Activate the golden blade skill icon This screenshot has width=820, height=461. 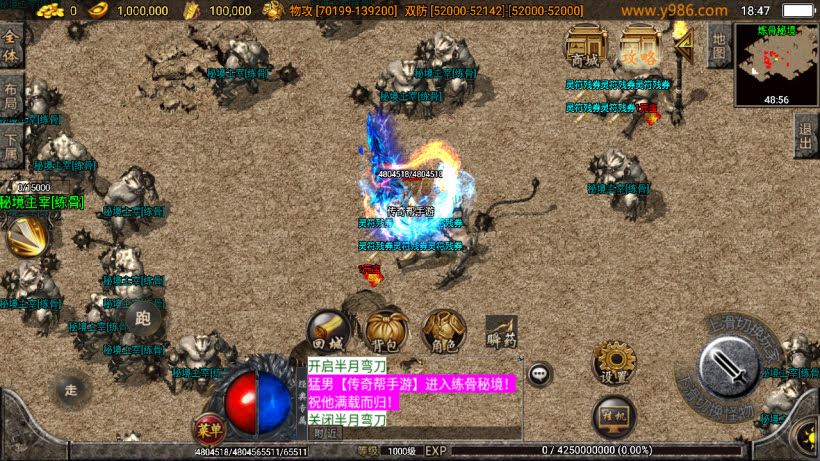tap(26, 235)
